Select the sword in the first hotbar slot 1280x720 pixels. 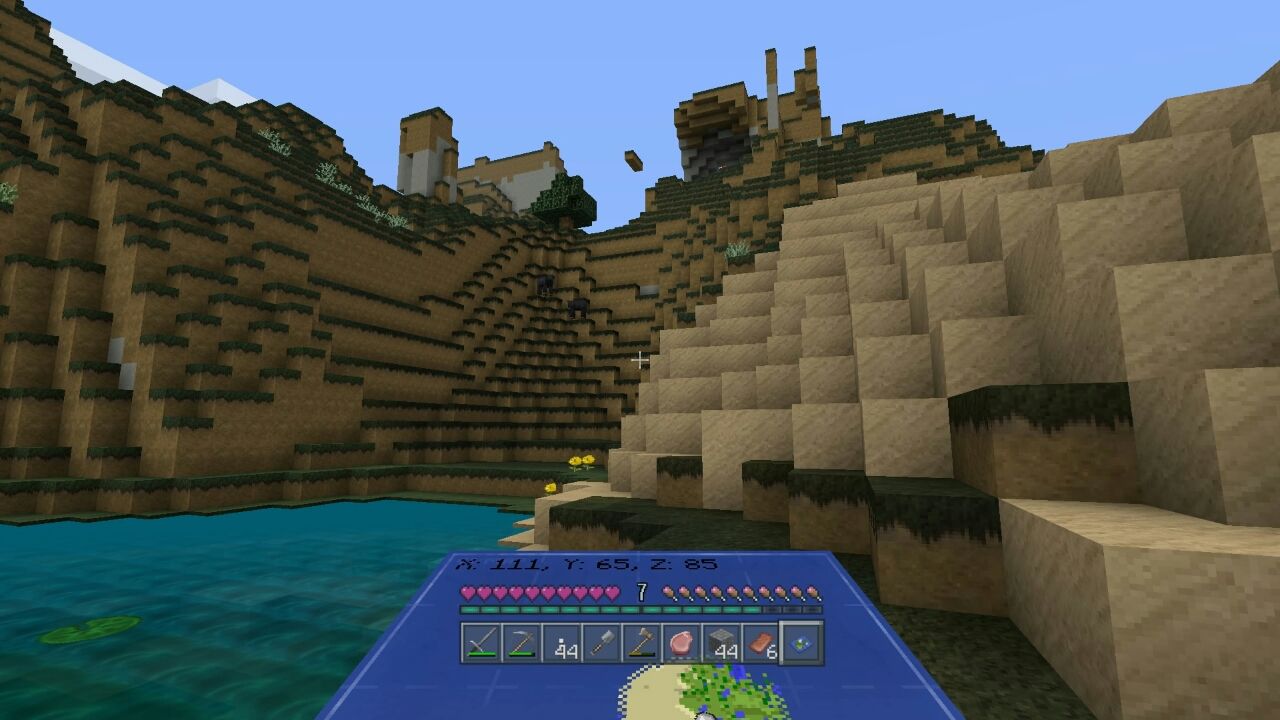[481, 643]
